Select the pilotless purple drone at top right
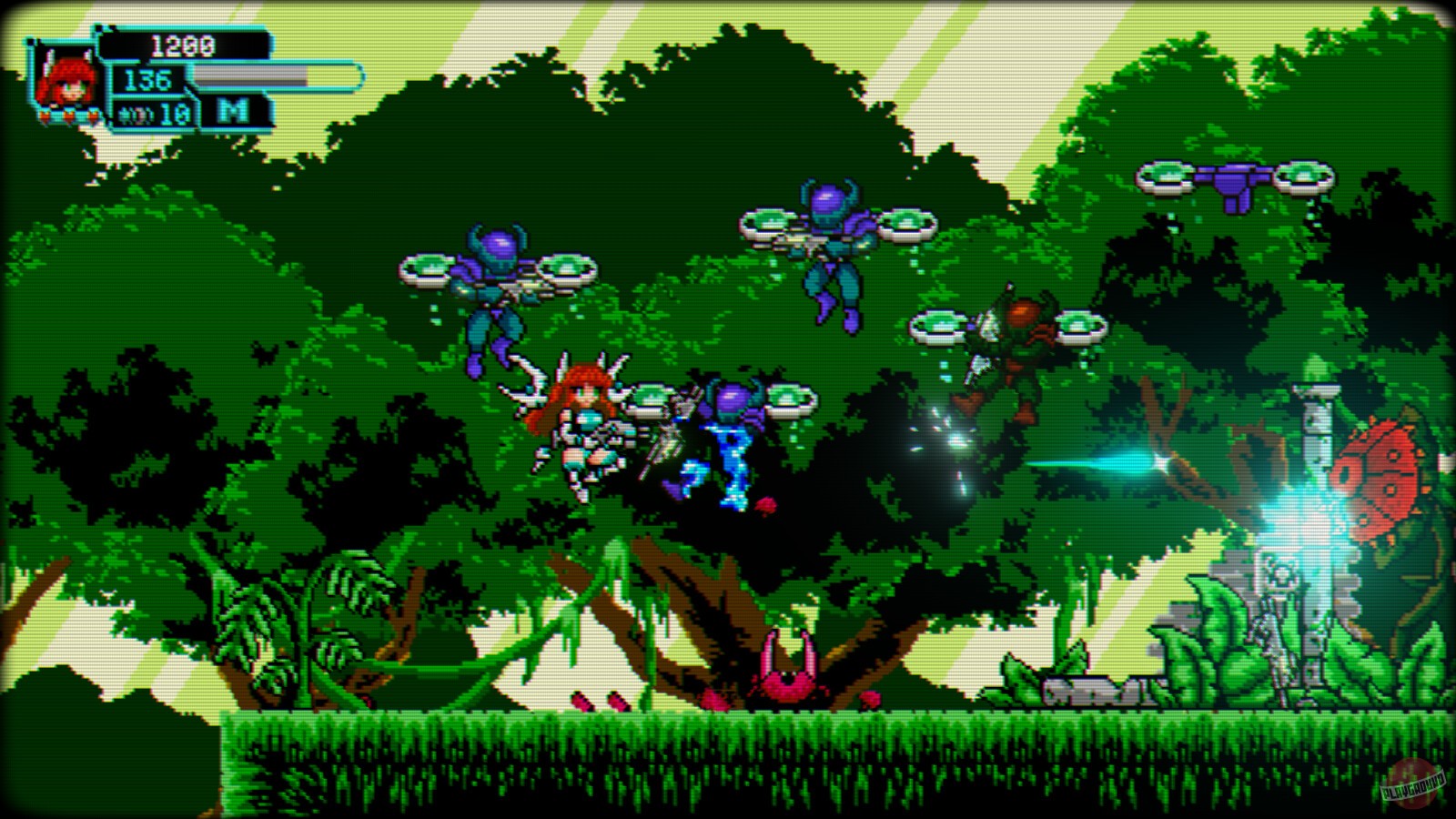Viewport: 1456px width, 819px height. (1238, 182)
